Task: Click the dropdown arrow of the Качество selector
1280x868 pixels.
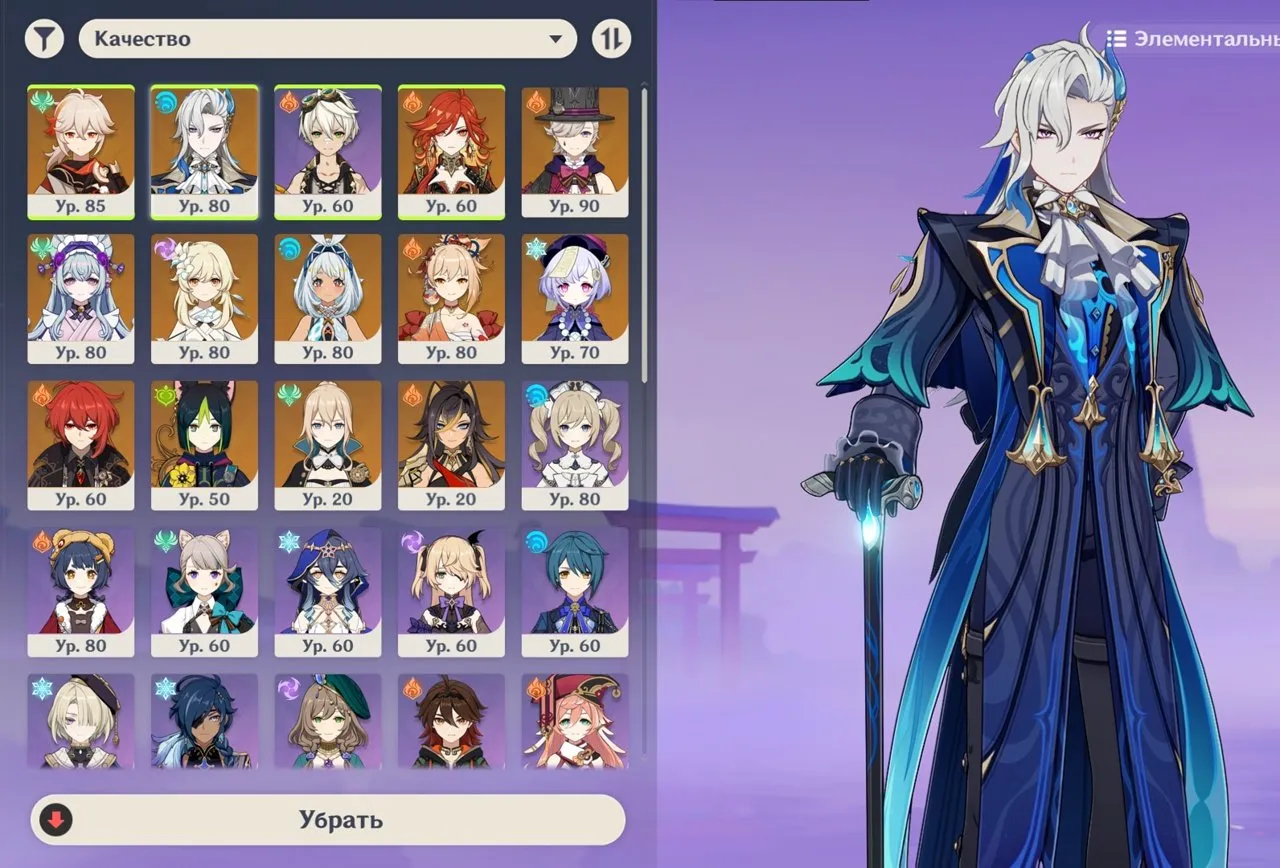Action: point(557,38)
